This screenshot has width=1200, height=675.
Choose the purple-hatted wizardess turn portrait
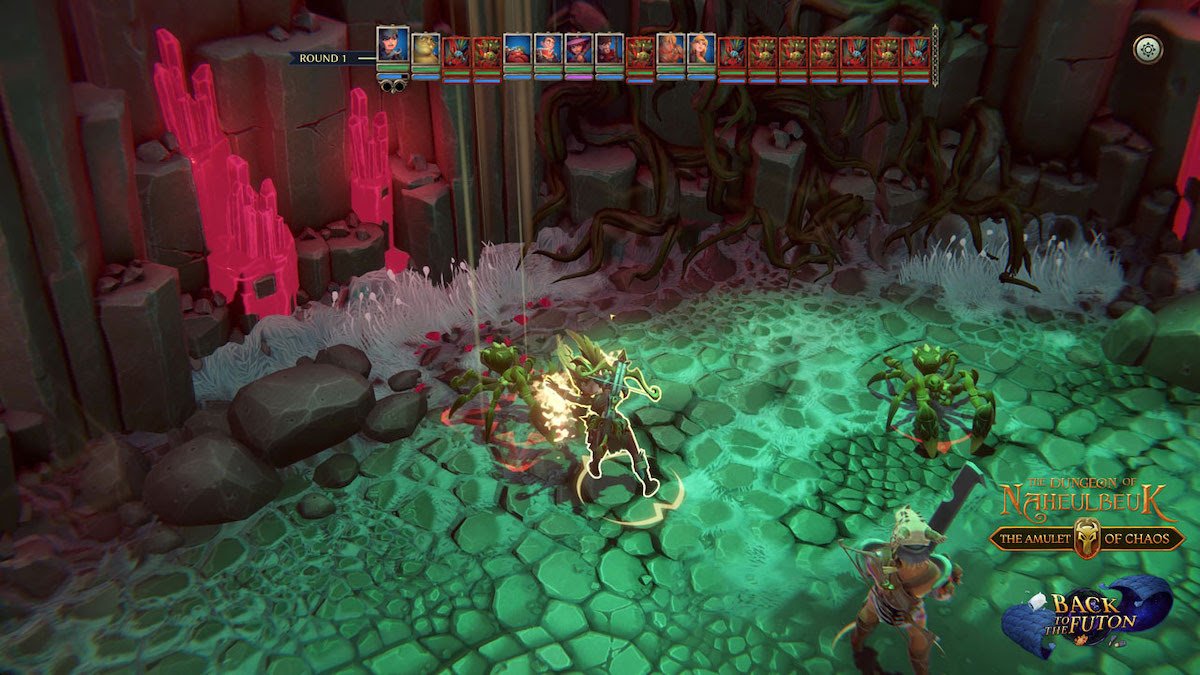[x=578, y=50]
